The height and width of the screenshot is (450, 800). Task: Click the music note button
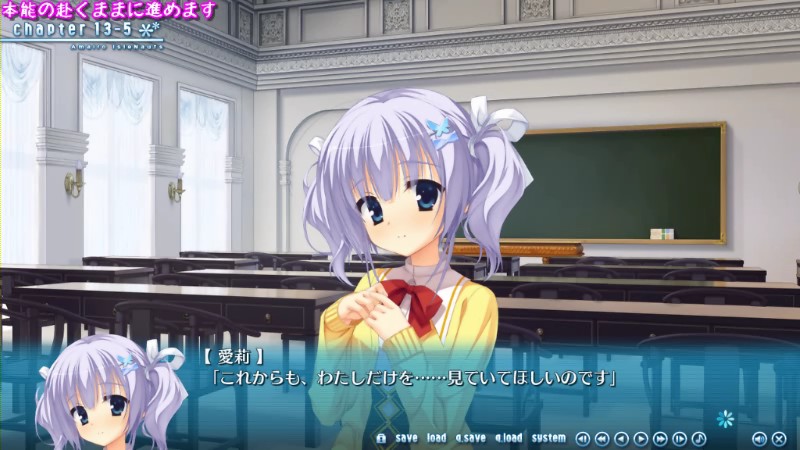point(698,438)
